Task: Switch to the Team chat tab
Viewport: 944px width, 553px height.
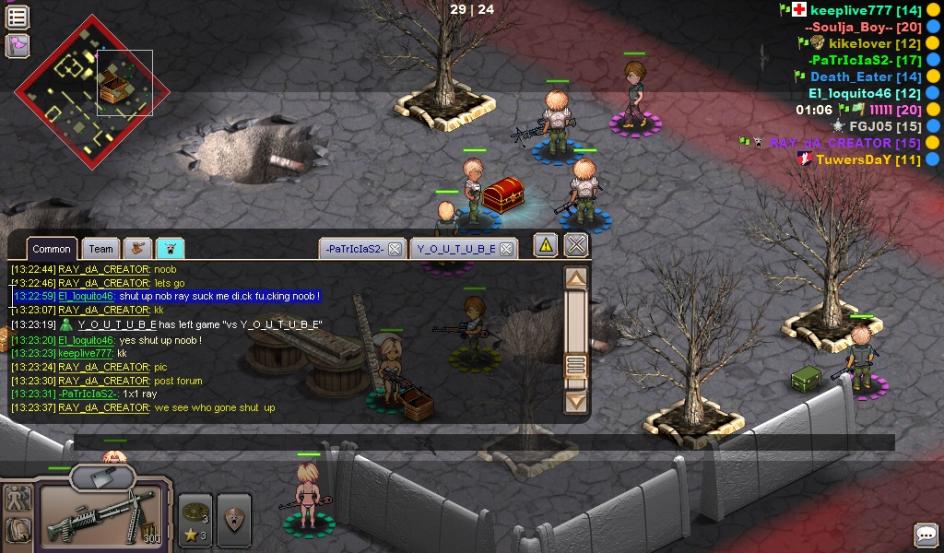Action: tap(100, 249)
